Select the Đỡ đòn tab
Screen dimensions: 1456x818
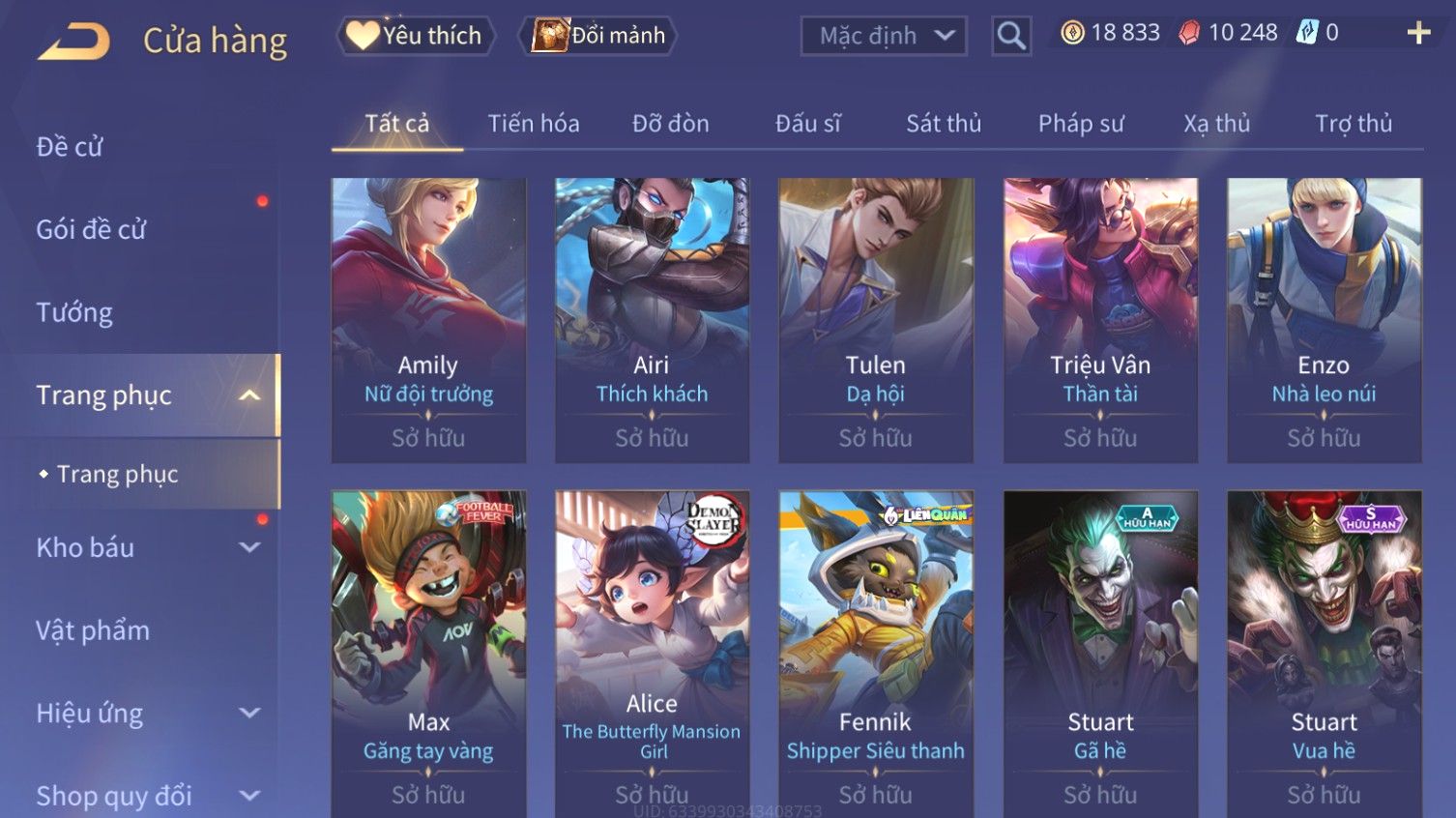[x=670, y=124]
